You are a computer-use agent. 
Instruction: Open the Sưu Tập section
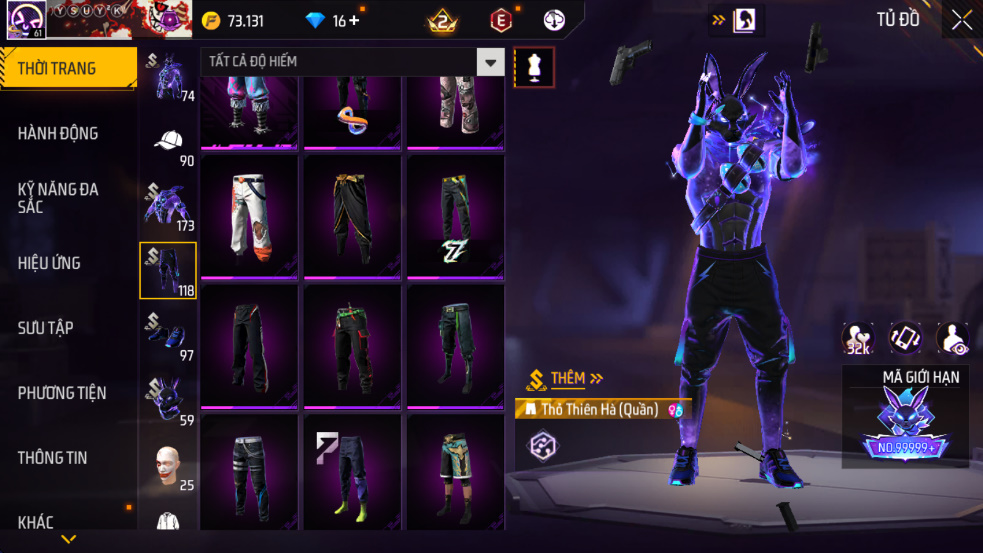[45, 328]
